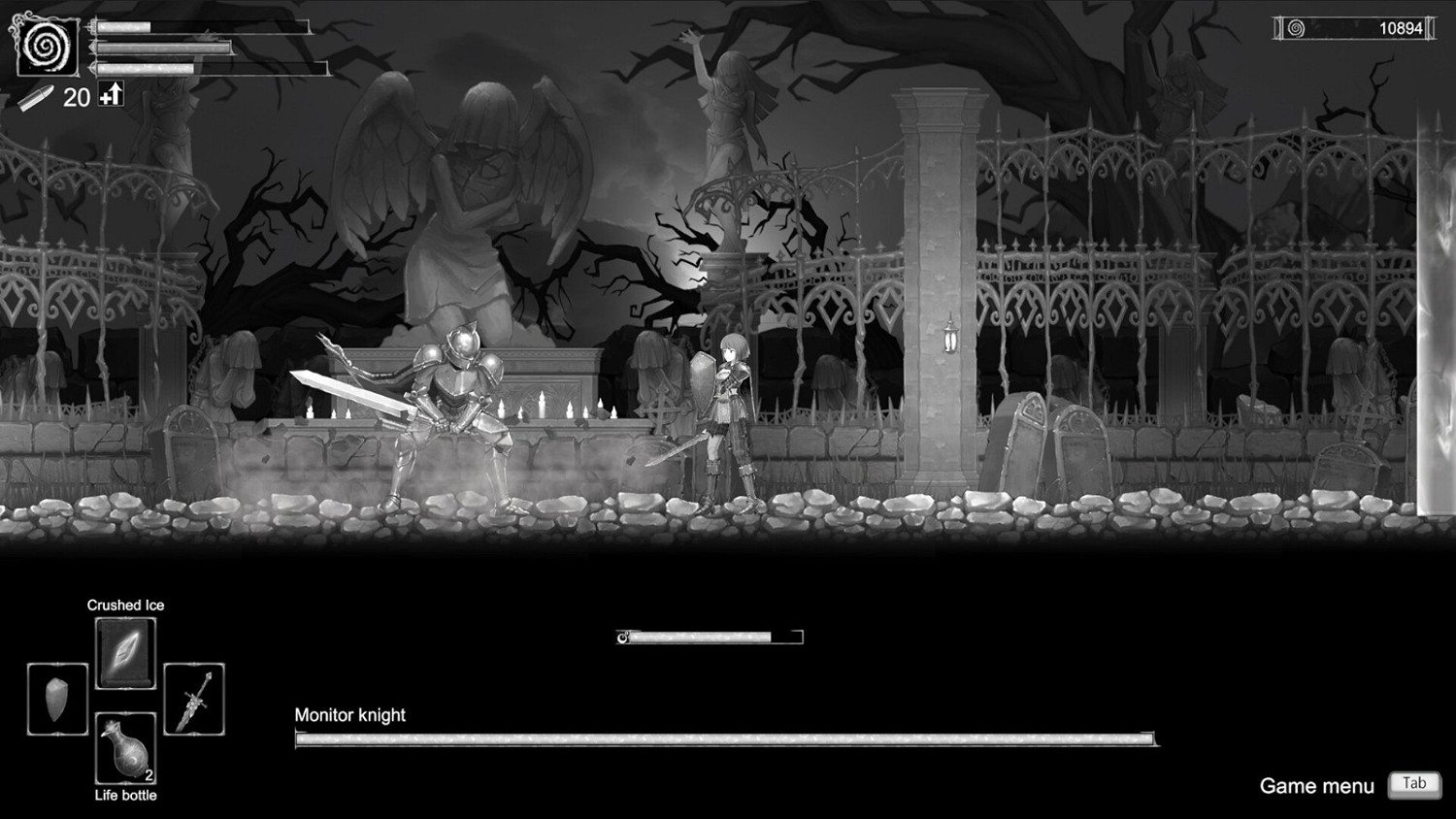Screen dimensions: 1456x819
Task: Click the Monitor knight name text
Action: coord(350,715)
